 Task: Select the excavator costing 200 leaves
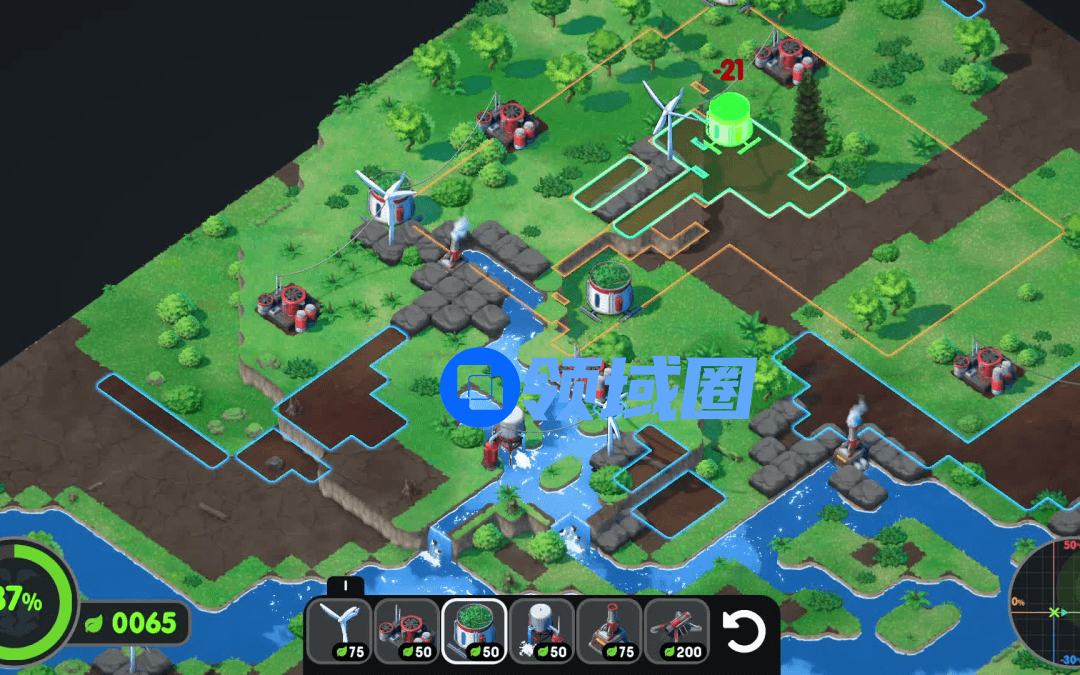pos(678,631)
